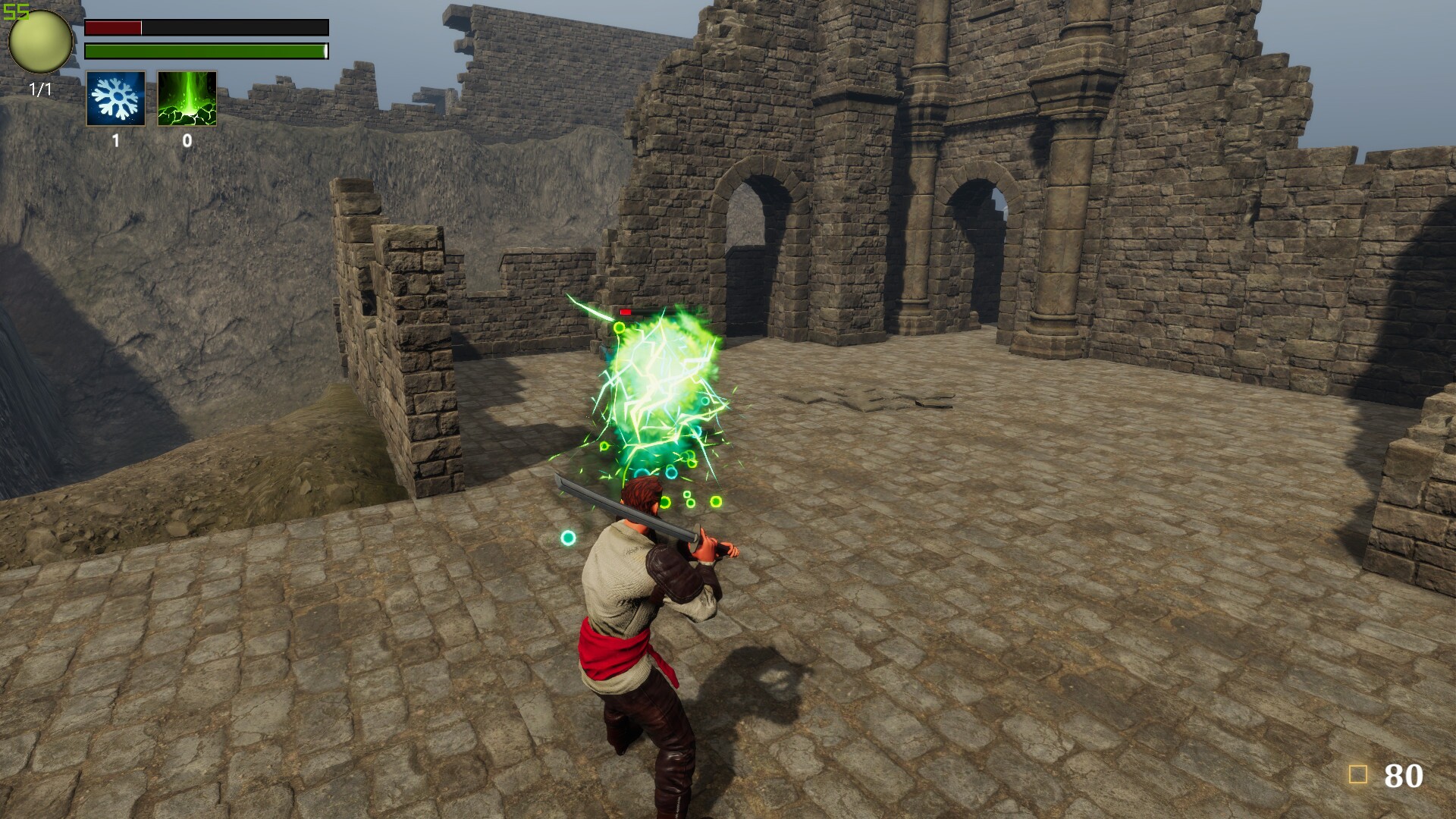The image size is (1456, 819).
Task: Click the '1/1' potion counter
Action: (x=39, y=89)
